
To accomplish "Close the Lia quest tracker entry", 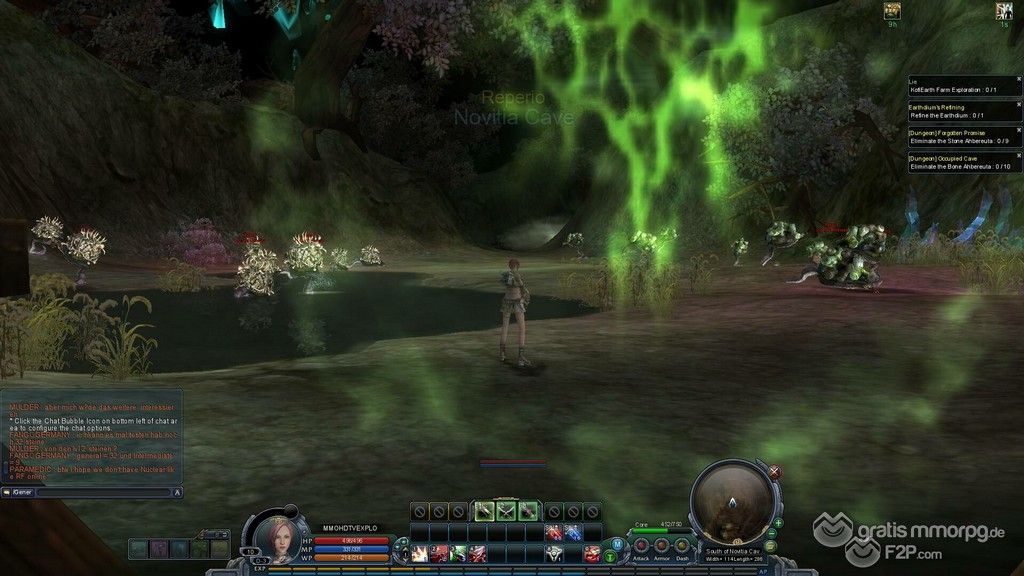I will pos(1018,78).
